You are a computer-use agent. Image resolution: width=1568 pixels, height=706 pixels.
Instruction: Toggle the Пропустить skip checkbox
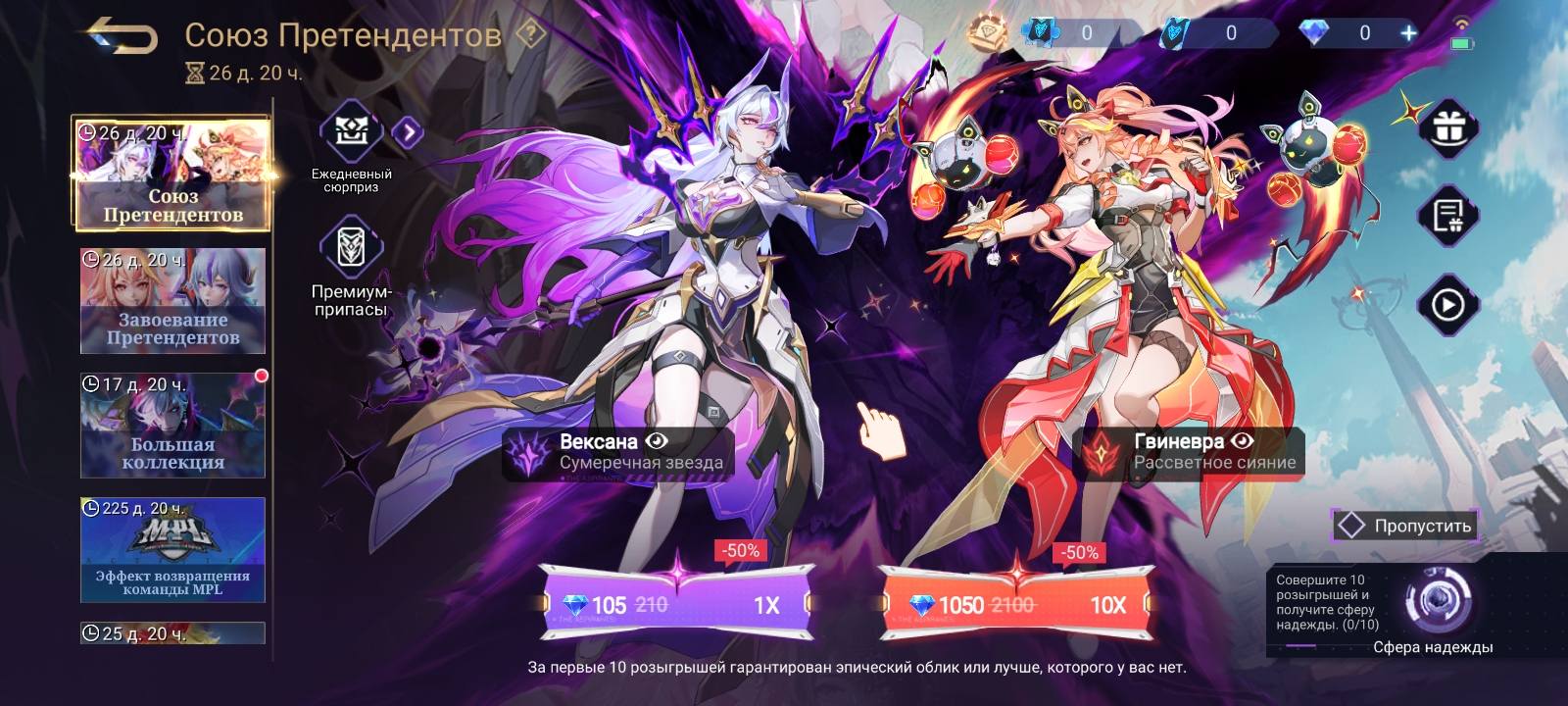coord(1351,526)
